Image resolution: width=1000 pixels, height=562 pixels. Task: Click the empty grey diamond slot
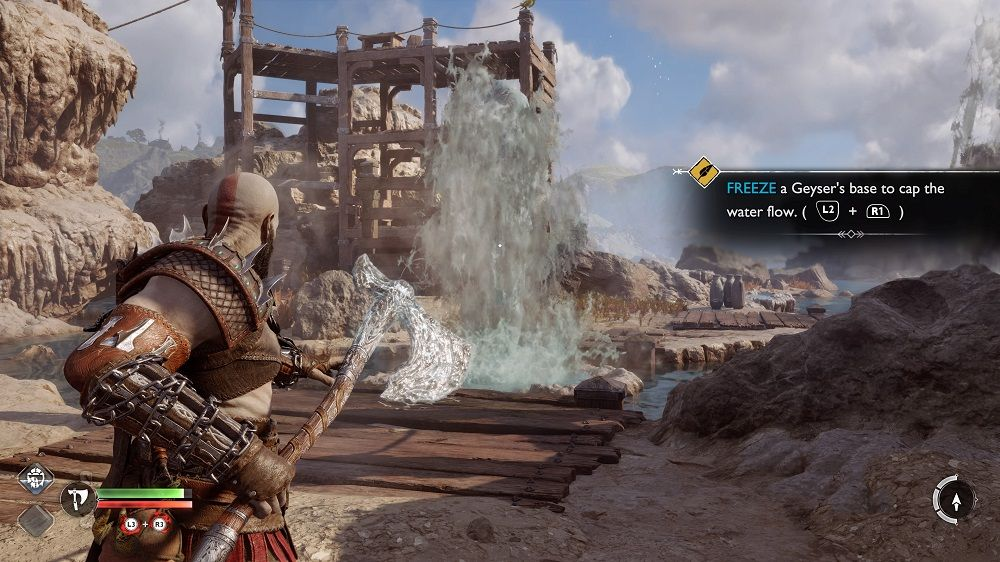38,519
